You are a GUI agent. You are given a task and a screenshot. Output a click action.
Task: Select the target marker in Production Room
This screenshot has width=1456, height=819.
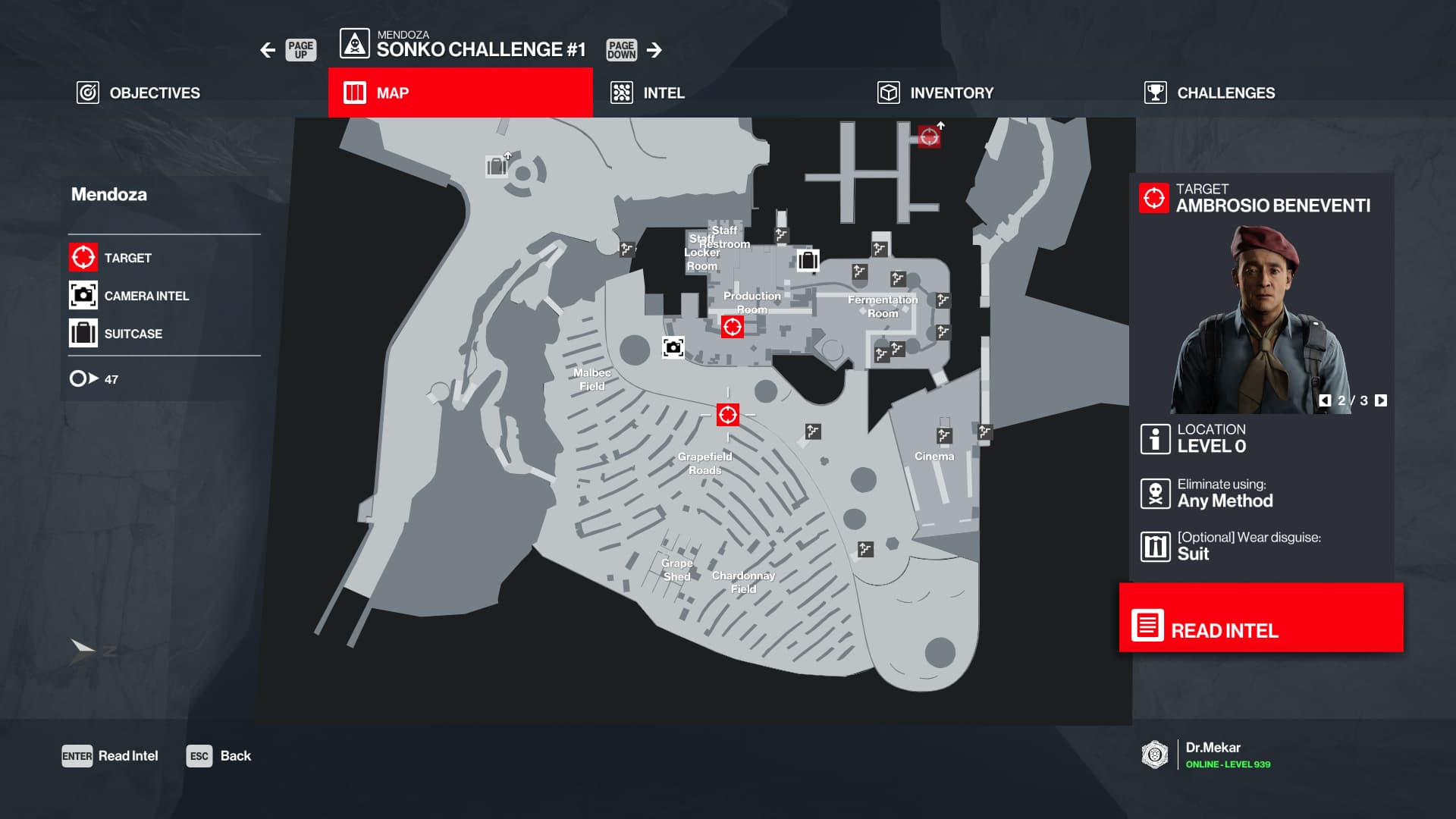pos(732,327)
